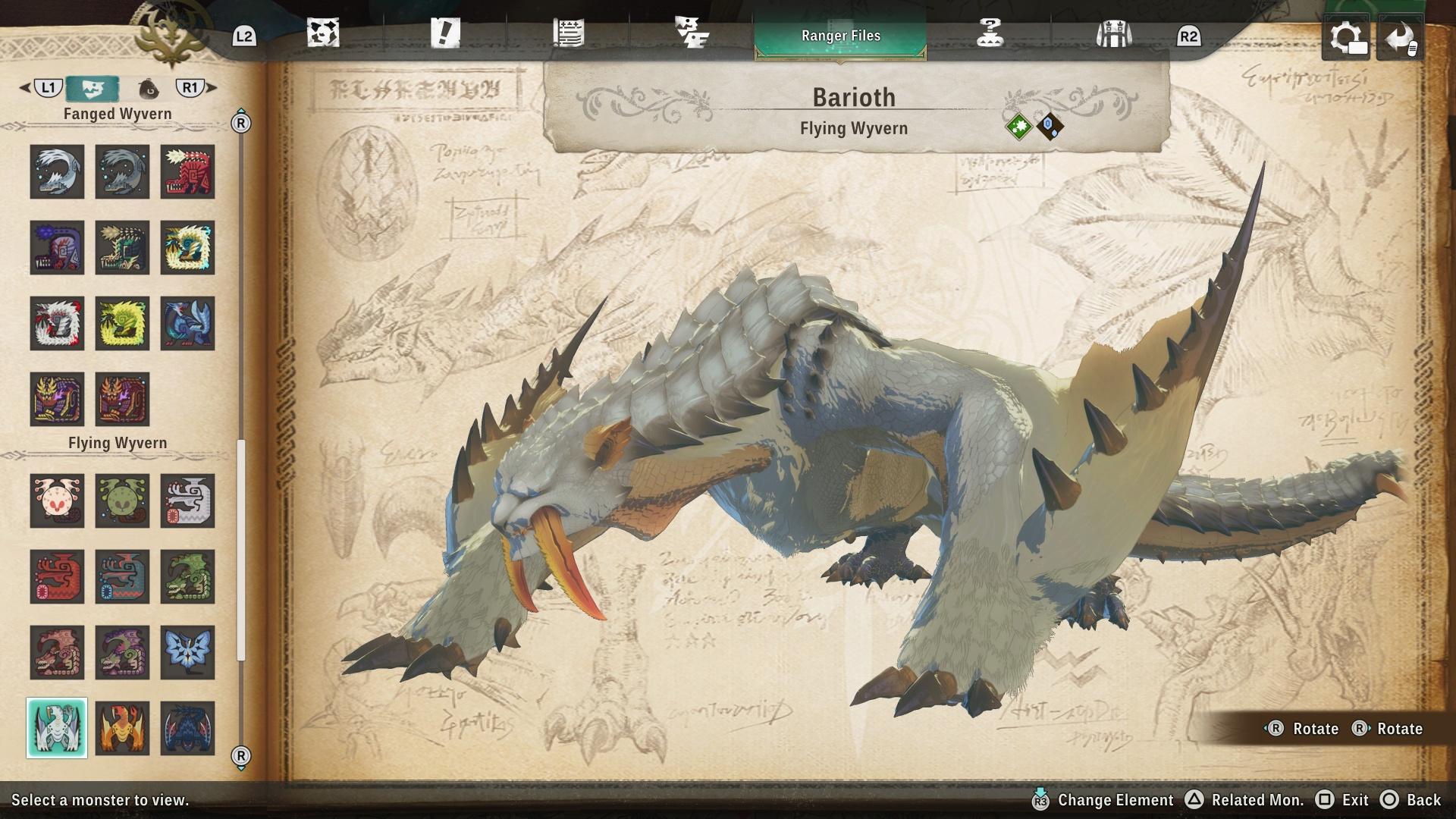Click the left chevron beside L1
Viewport: 1456px width, 819px height.
(24, 88)
